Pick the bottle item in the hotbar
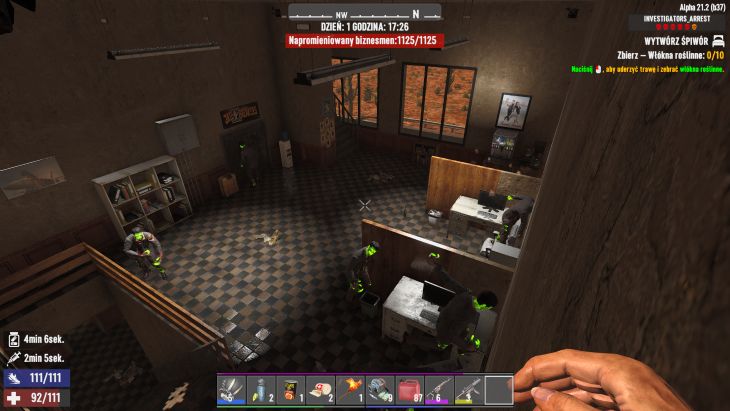 point(261,390)
